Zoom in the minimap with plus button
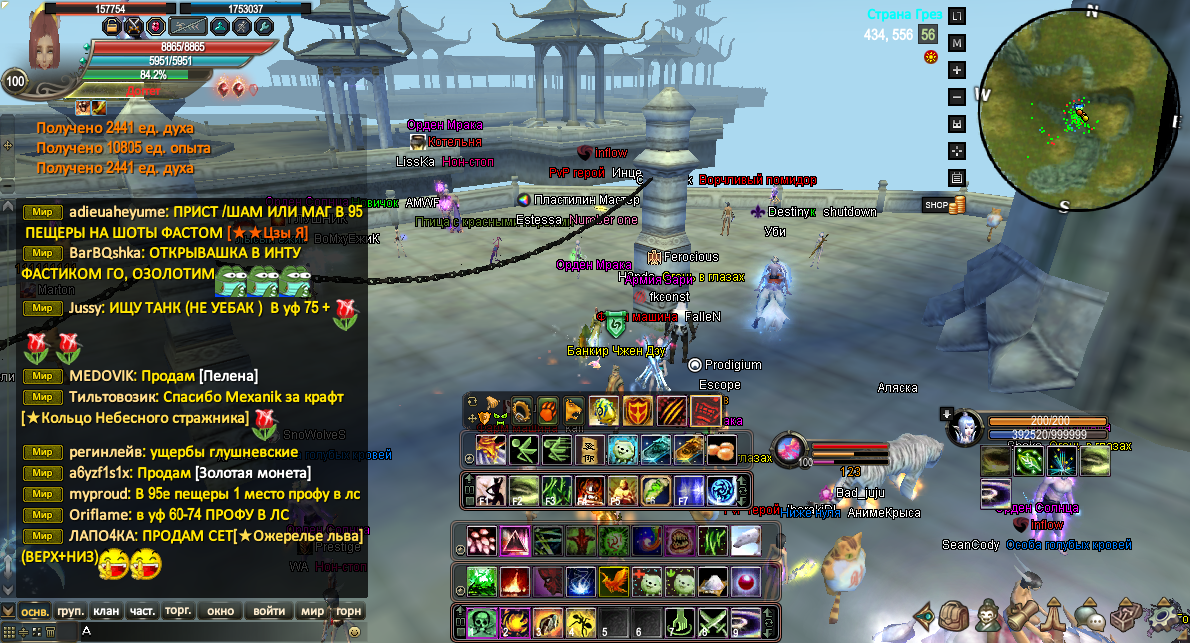Screen dimensions: 1190x643 click(957, 70)
